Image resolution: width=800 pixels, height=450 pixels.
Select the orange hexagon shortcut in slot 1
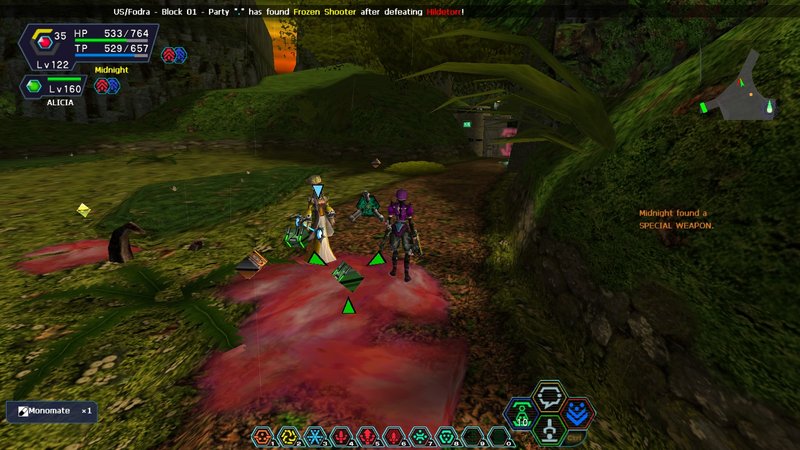click(263, 436)
